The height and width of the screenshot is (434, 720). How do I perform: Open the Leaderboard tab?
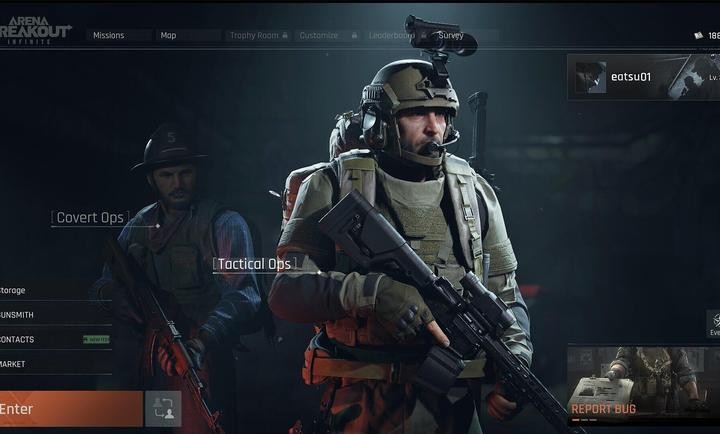391,35
